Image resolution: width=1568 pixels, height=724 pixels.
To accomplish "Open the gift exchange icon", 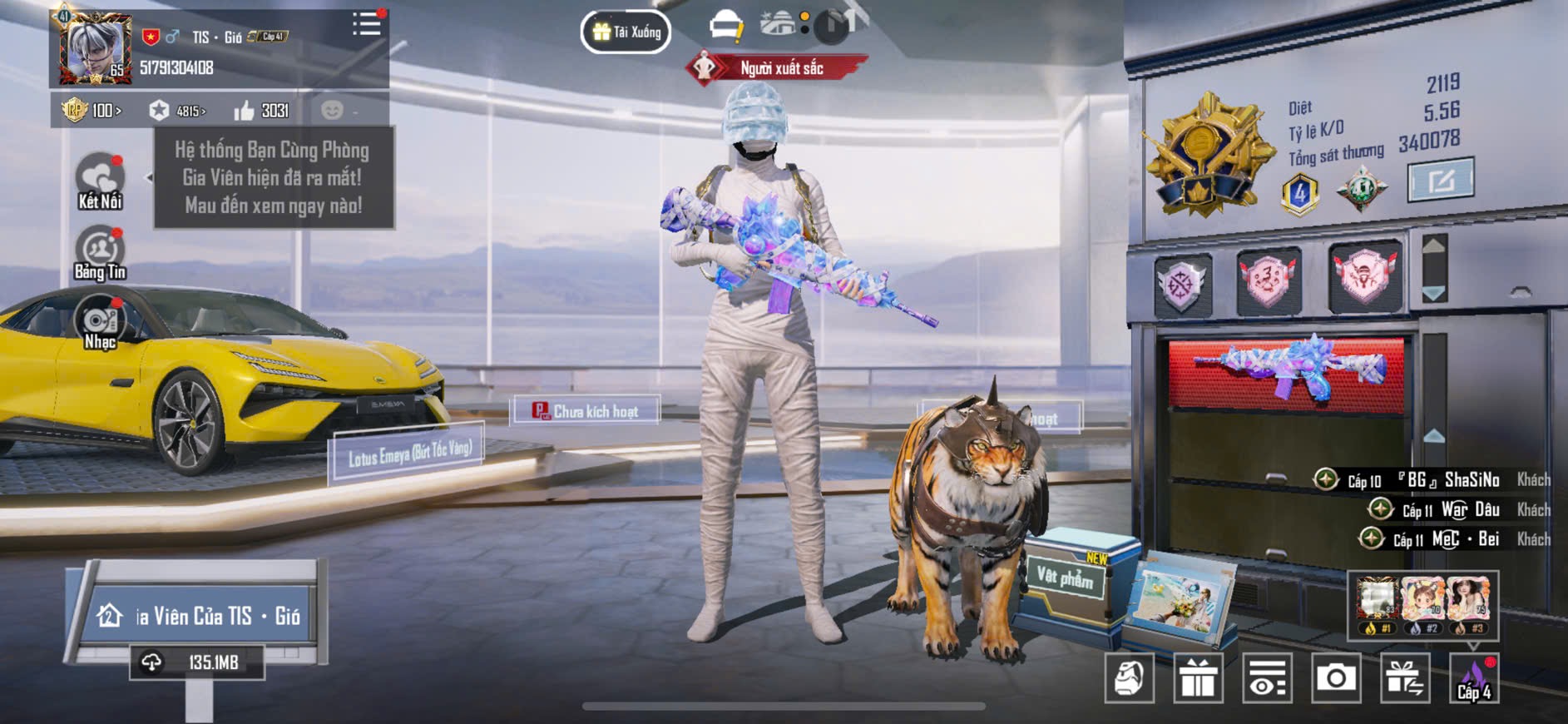I will (1405, 678).
